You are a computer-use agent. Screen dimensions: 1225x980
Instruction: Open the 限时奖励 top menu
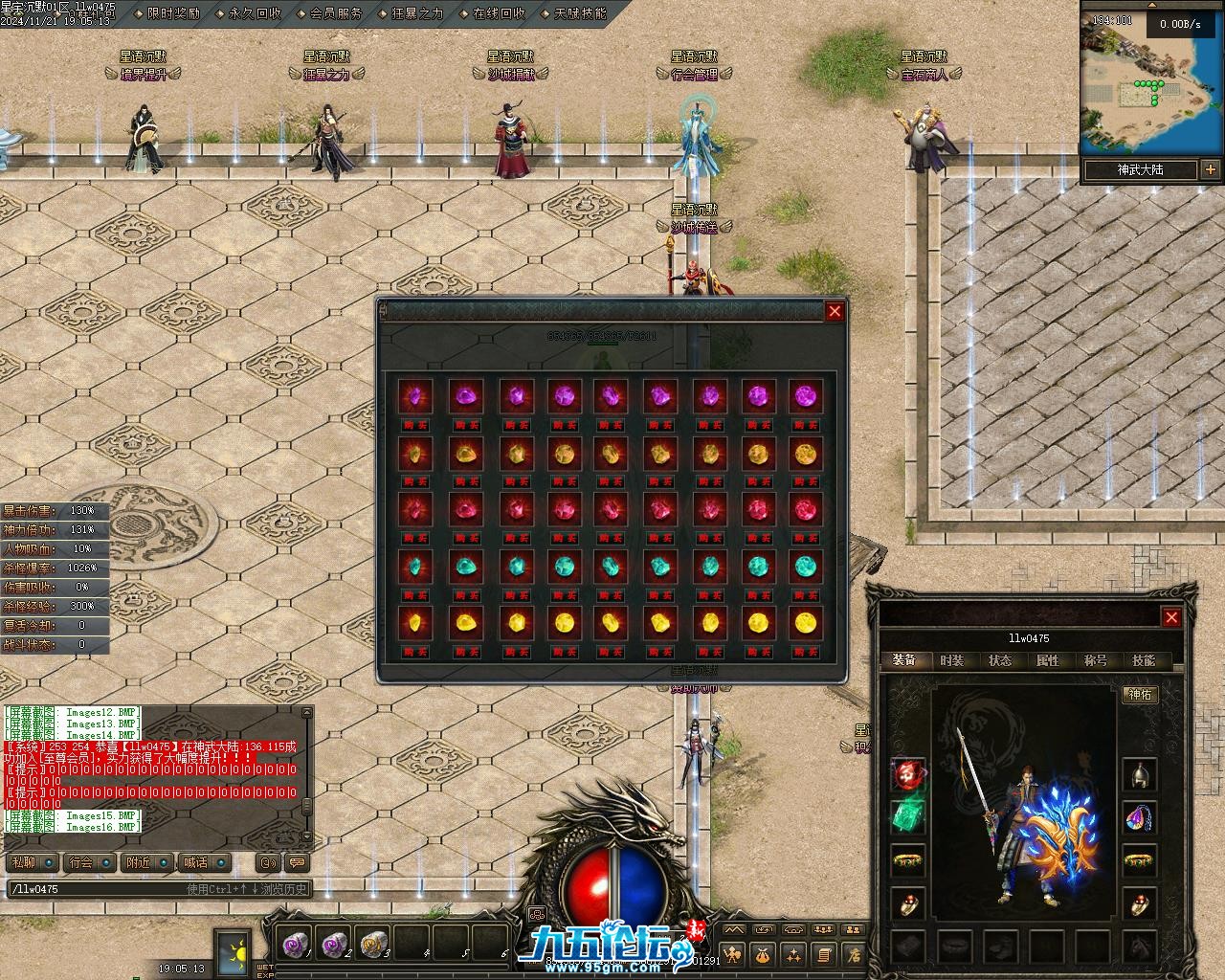[x=173, y=13]
